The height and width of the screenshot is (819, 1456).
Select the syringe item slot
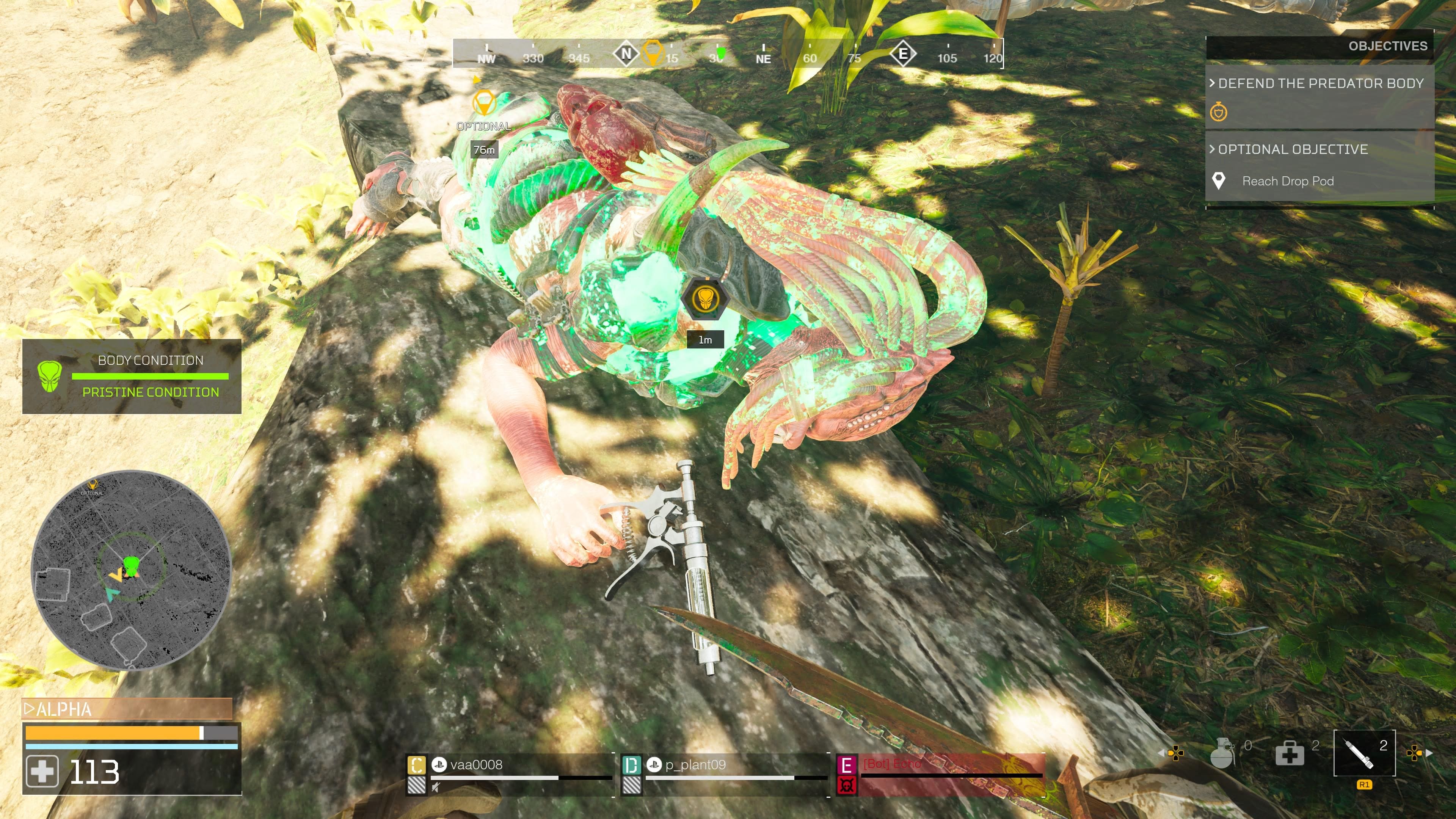[x=1364, y=752]
